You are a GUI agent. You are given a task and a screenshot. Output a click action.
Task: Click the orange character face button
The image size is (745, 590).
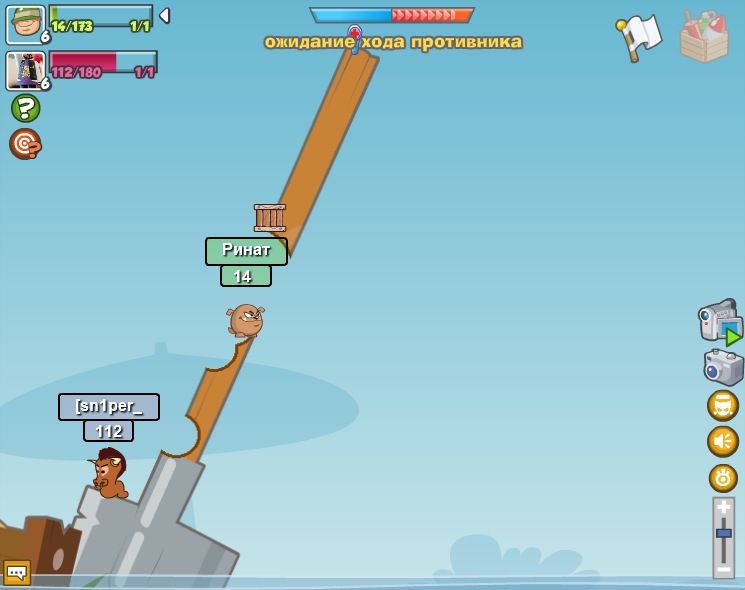pos(722,405)
